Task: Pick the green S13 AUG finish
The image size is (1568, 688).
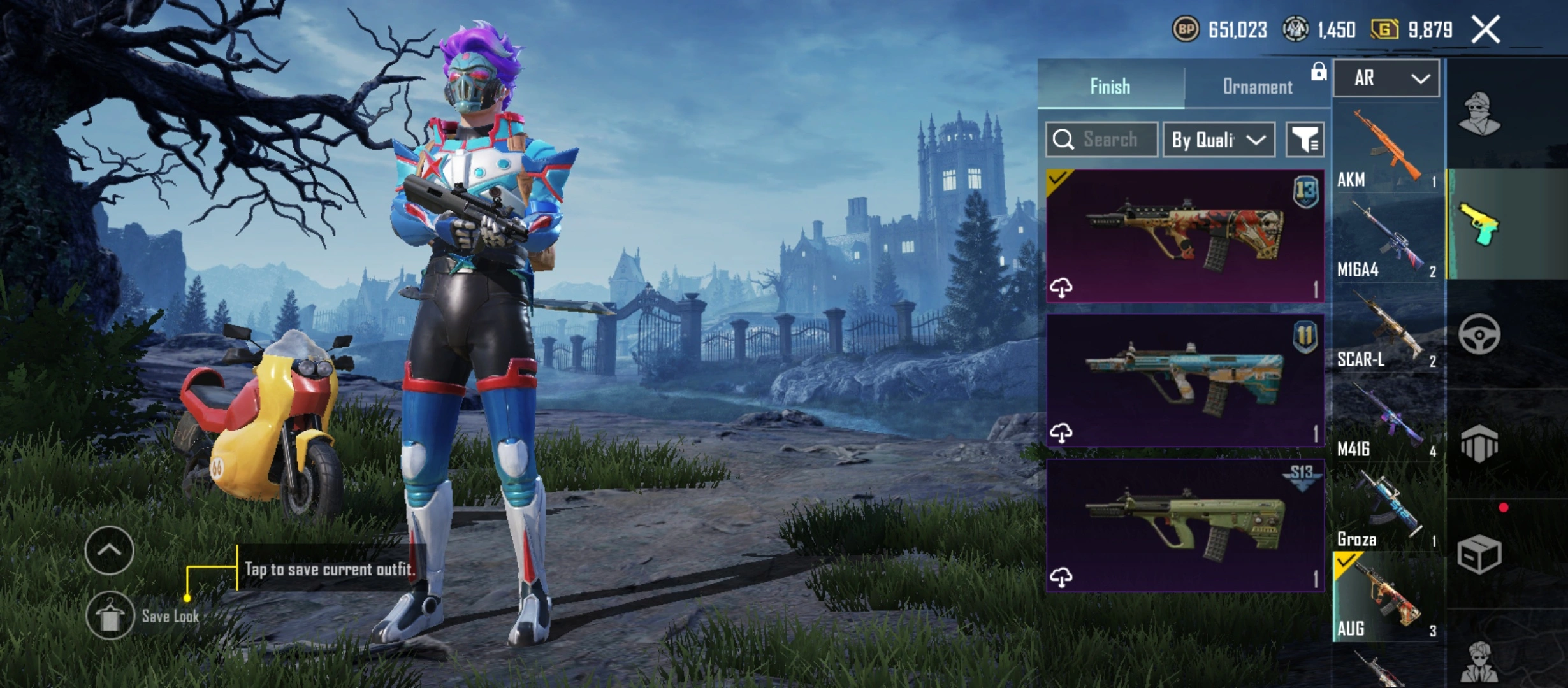Action: click(1185, 525)
